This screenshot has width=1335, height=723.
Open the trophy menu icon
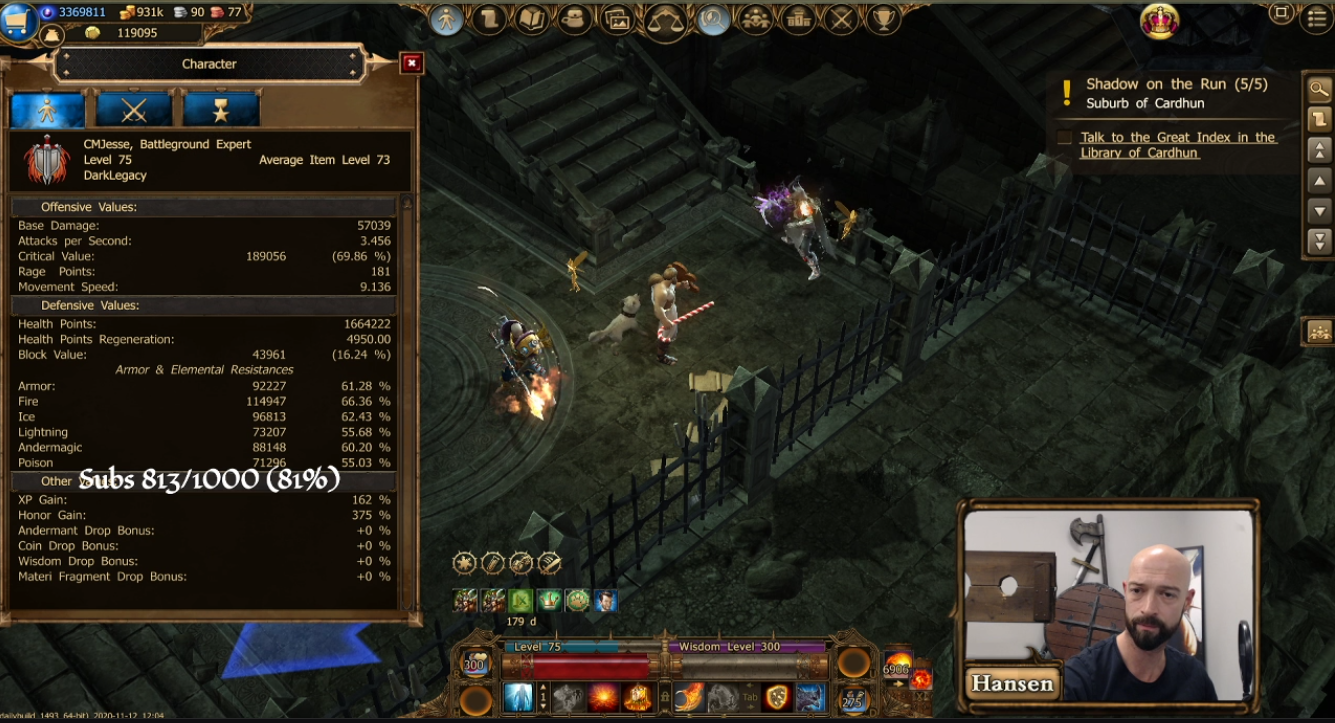[x=882, y=19]
